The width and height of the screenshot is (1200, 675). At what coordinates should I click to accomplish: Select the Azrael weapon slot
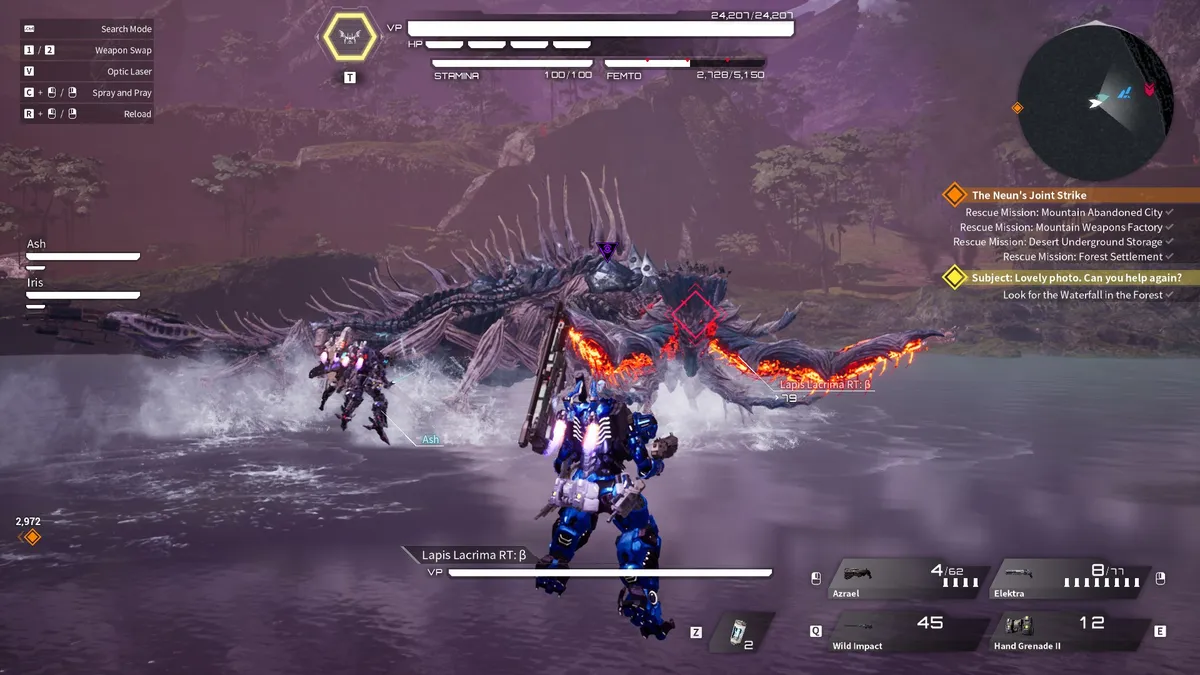[905, 579]
